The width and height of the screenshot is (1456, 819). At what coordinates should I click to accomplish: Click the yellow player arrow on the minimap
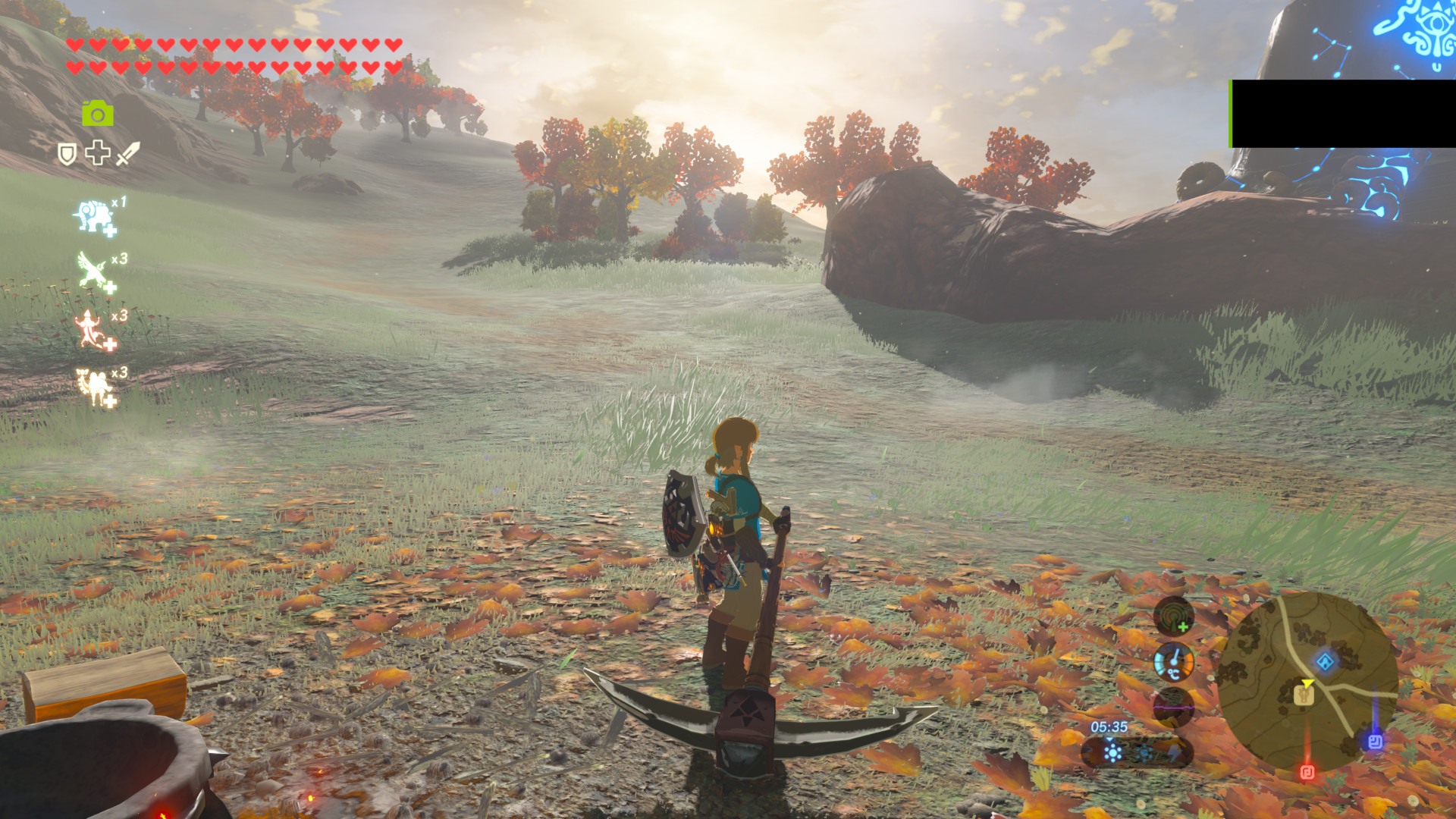point(1309,683)
